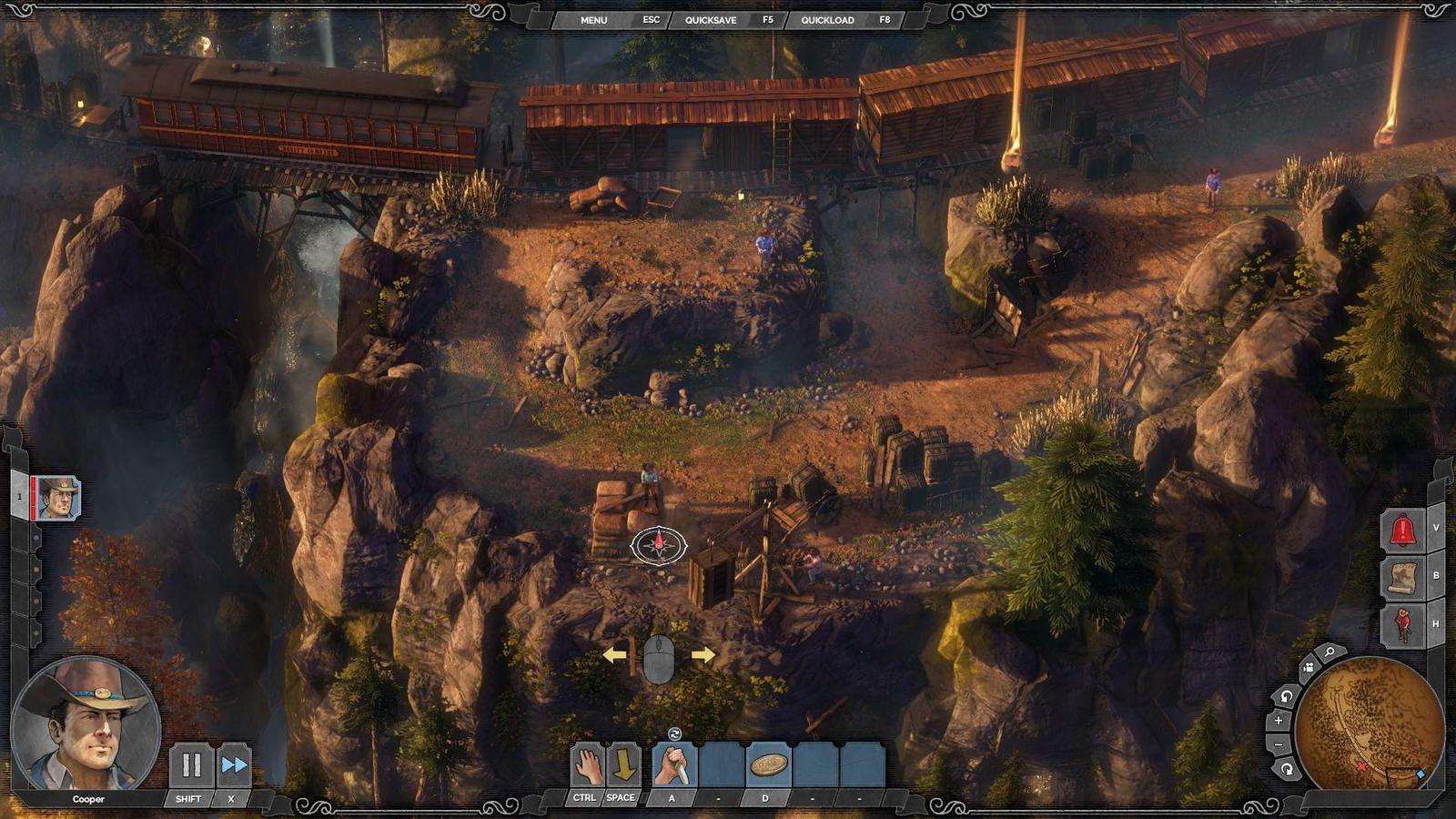Toggle the red character highlight icon
The width and height of the screenshot is (1456, 819).
[1402, 624]
